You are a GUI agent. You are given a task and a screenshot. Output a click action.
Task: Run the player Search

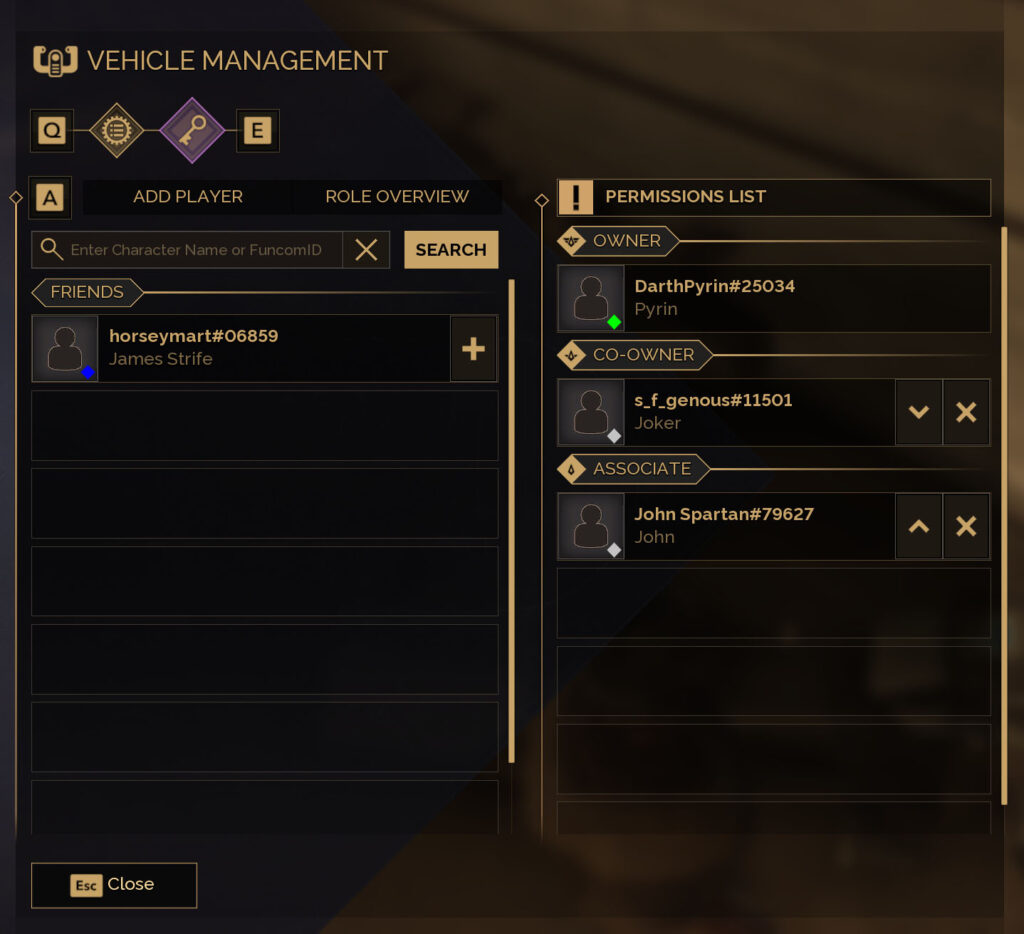point(451,250)
